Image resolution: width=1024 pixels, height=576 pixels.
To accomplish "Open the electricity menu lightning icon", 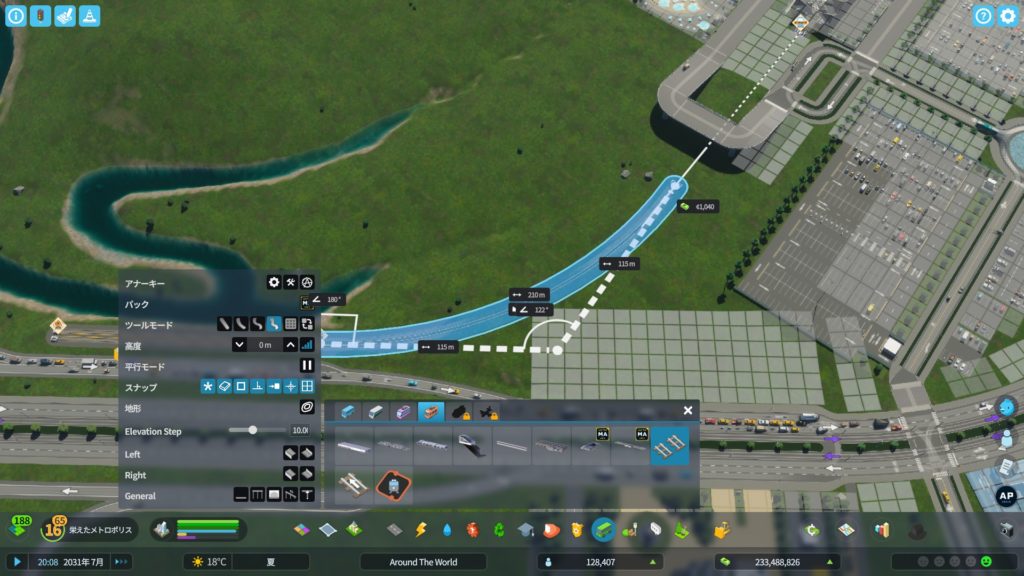I will (421, 529).
